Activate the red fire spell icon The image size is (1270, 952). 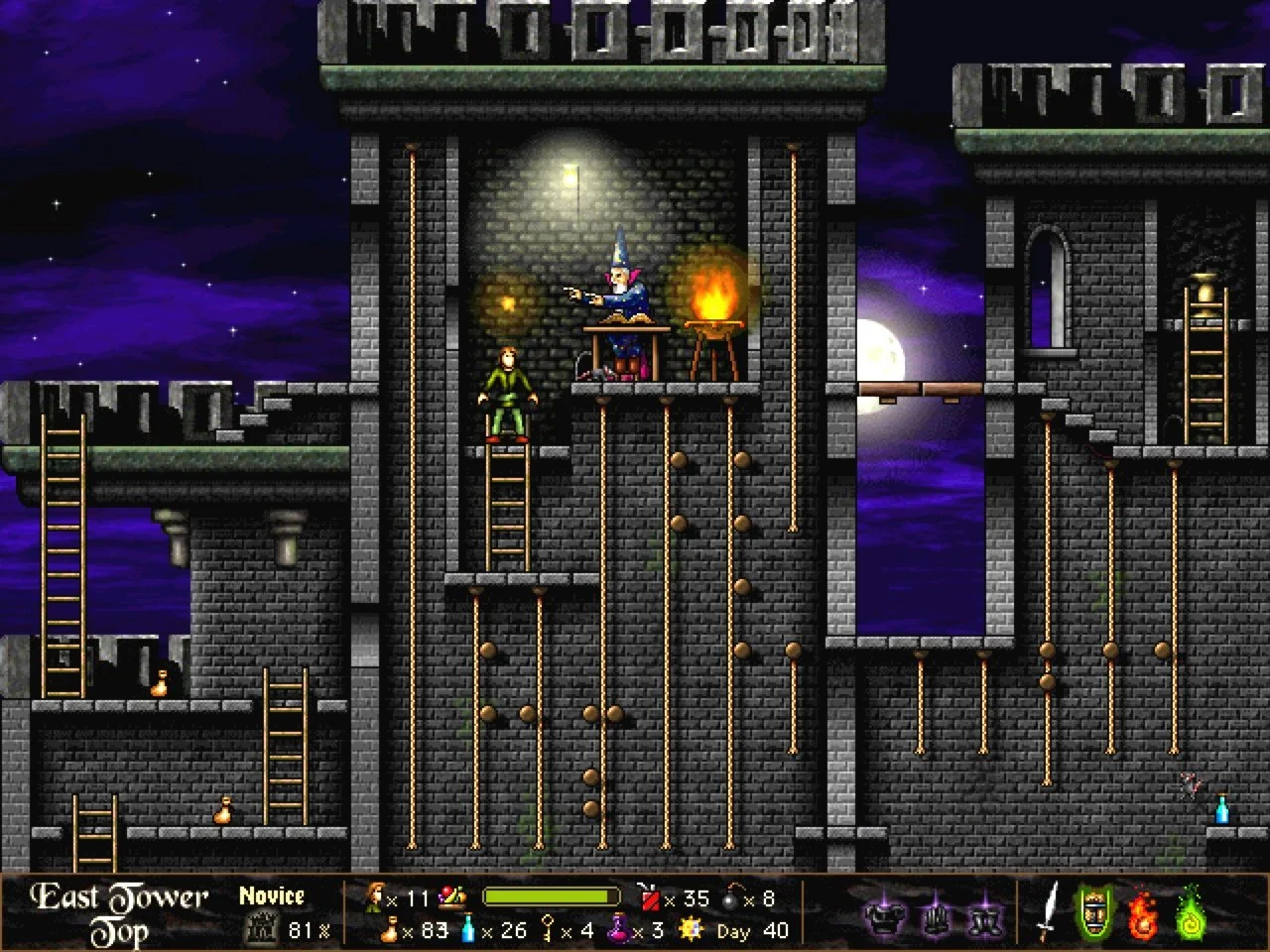coord(1143,913)
